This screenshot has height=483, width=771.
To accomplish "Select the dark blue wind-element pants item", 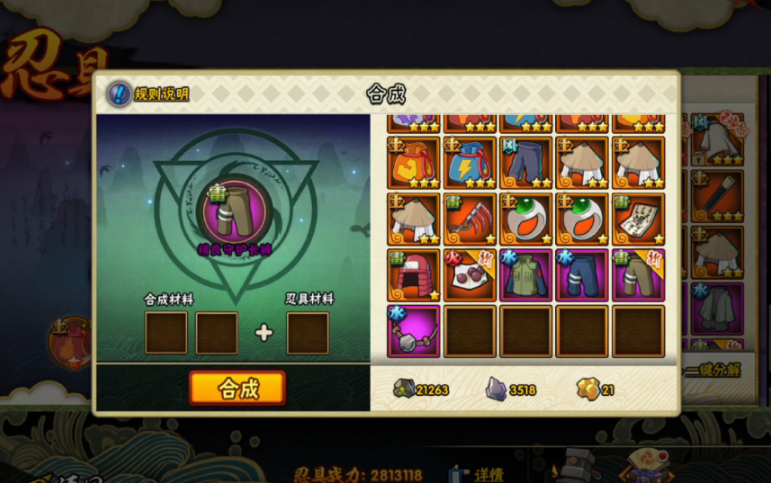I will [x=526, y=162].
